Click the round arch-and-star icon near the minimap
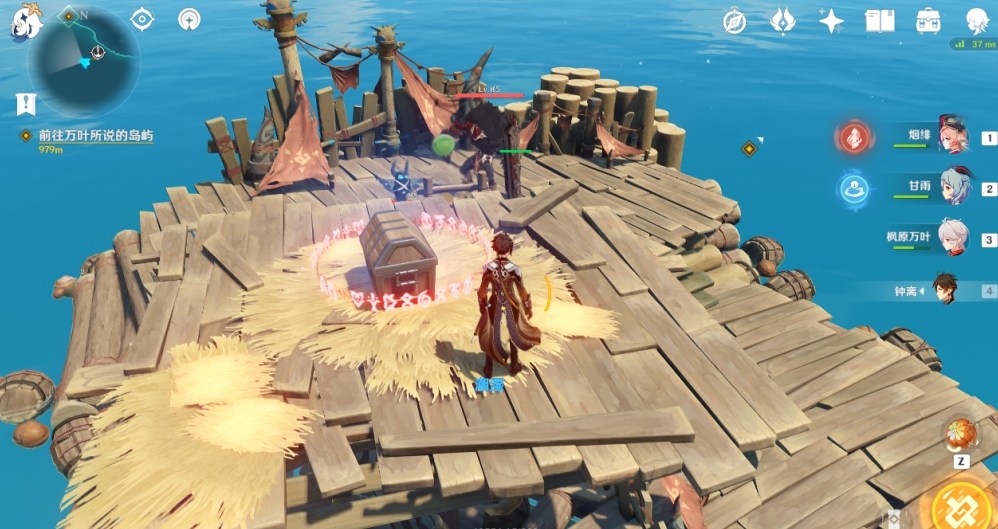This screenshot has width=998, height=529. tap(189, 19)
